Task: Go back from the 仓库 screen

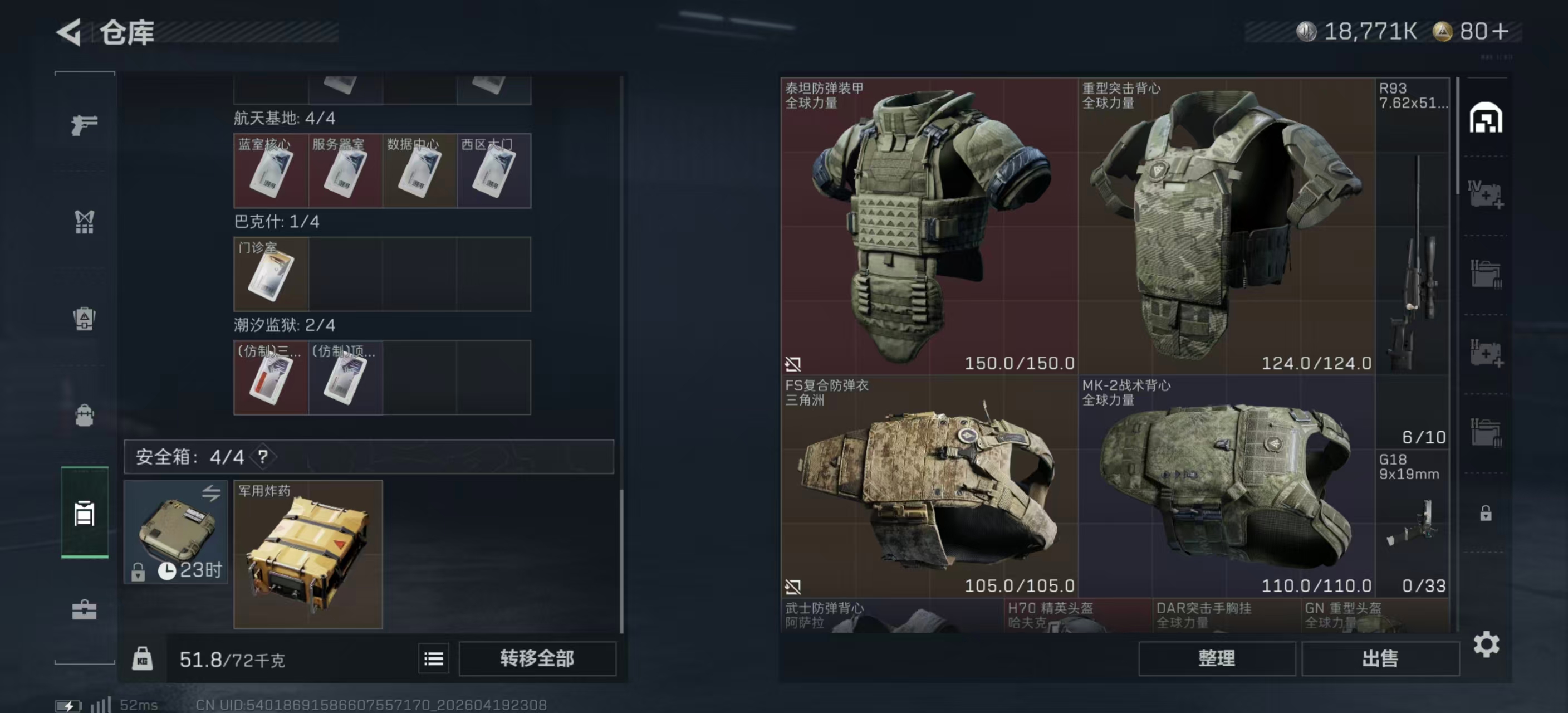Action: click(x=69, y=32)
